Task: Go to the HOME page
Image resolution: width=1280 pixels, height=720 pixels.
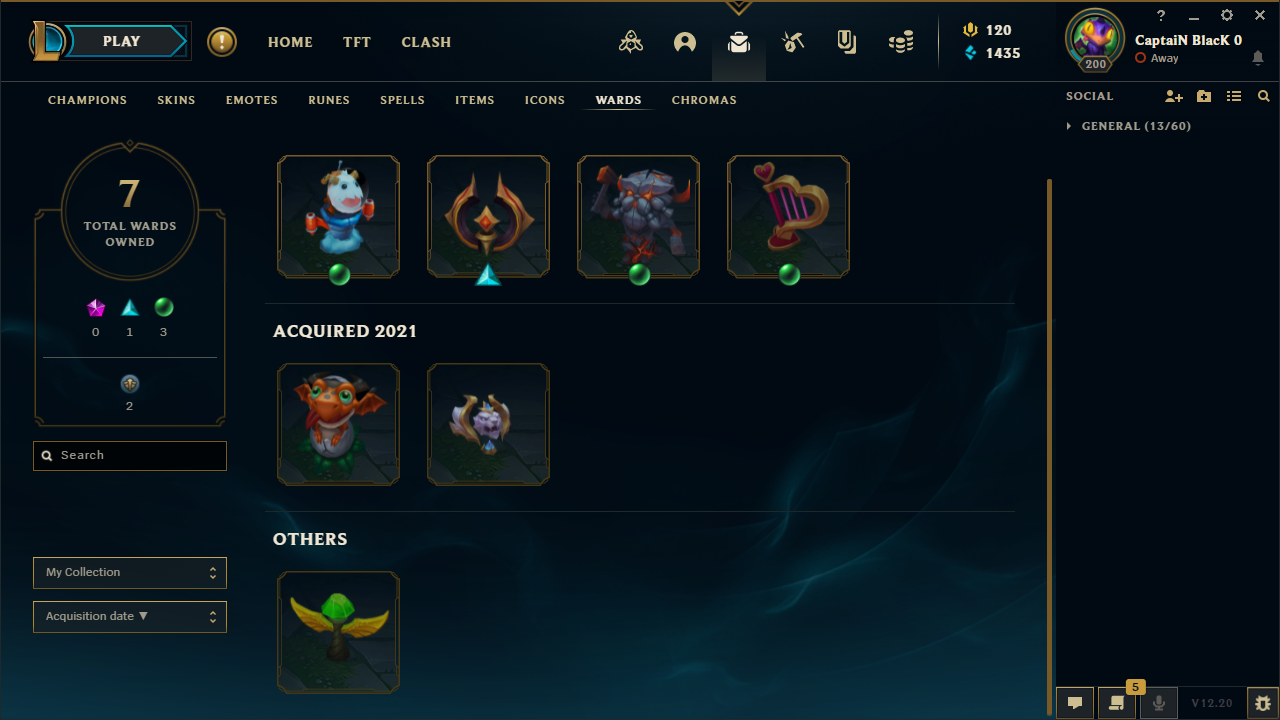Action: (290, 42)
